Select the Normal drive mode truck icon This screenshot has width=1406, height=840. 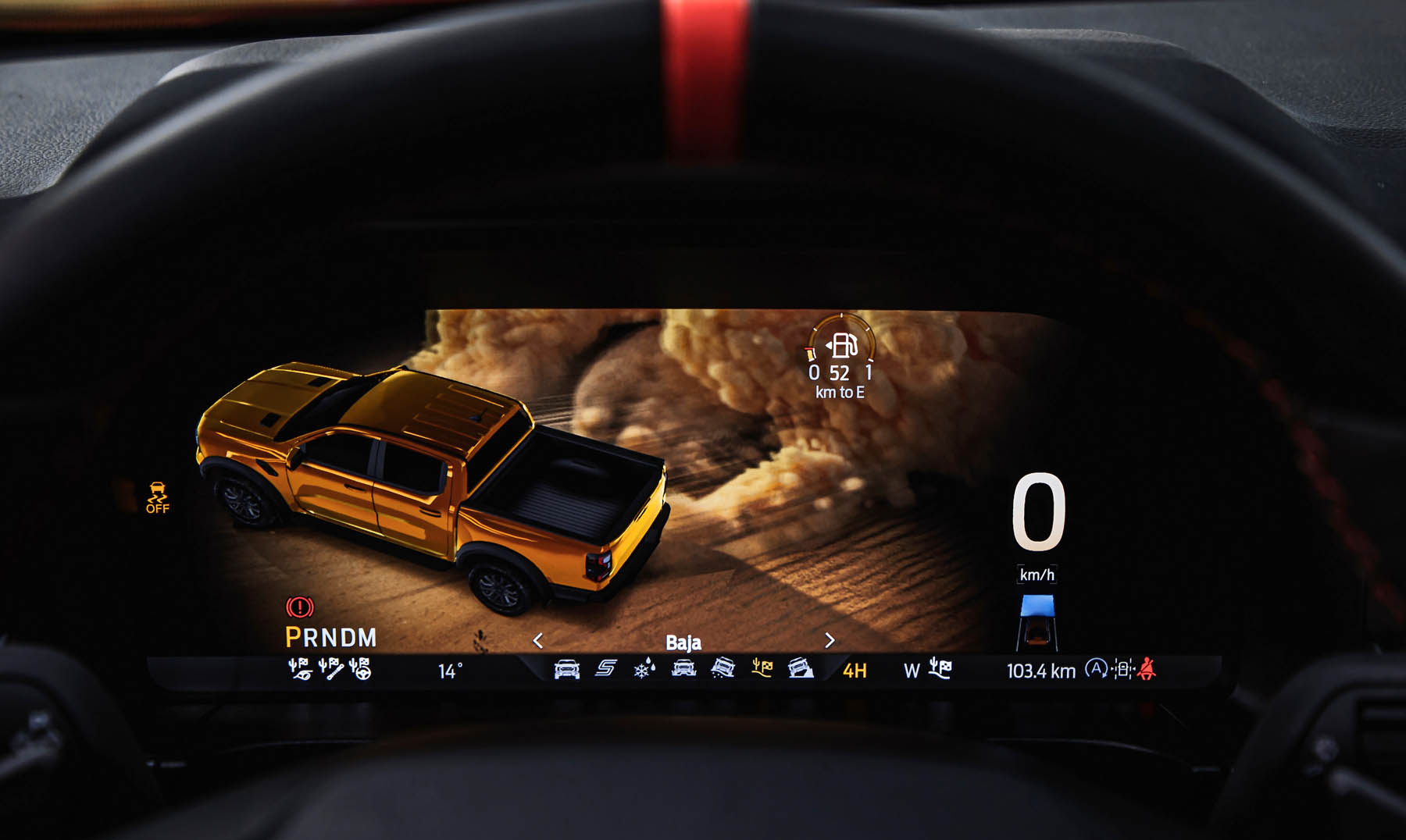tap(566, 669)
